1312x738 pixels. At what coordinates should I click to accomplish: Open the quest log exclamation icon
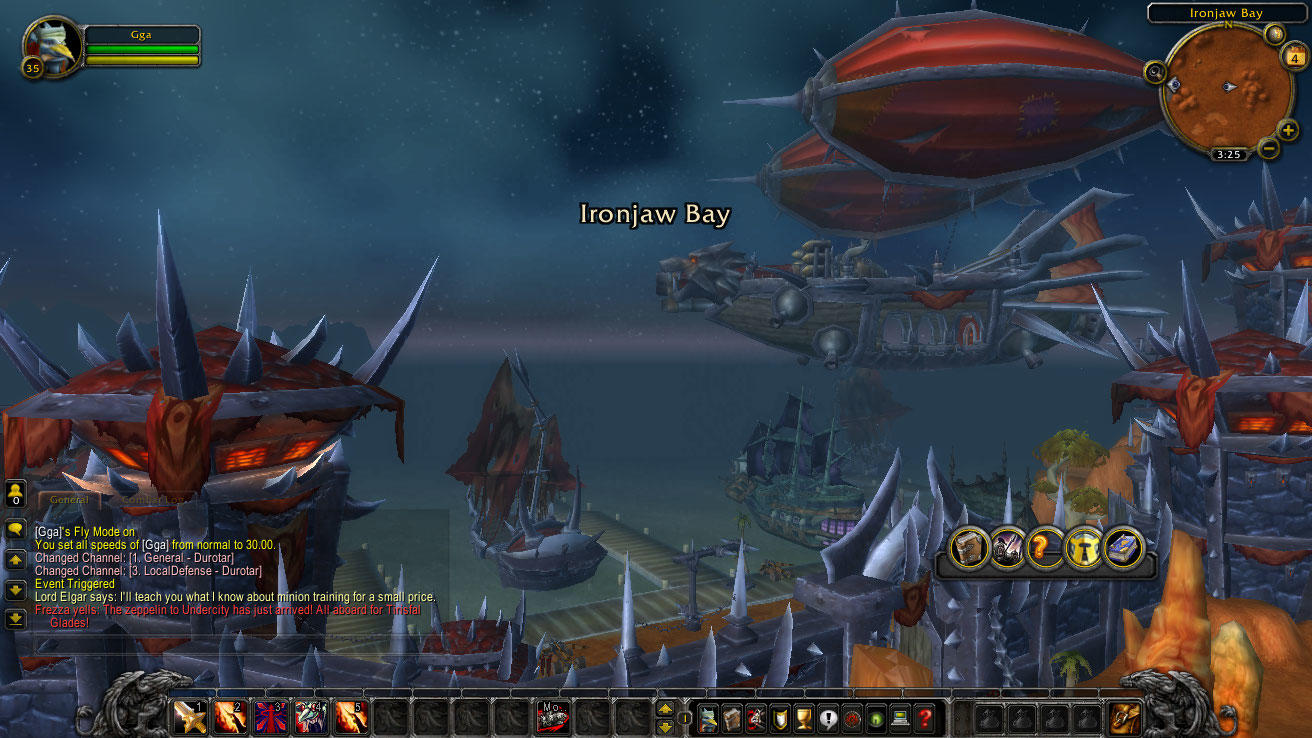click(x=827, y=717)
